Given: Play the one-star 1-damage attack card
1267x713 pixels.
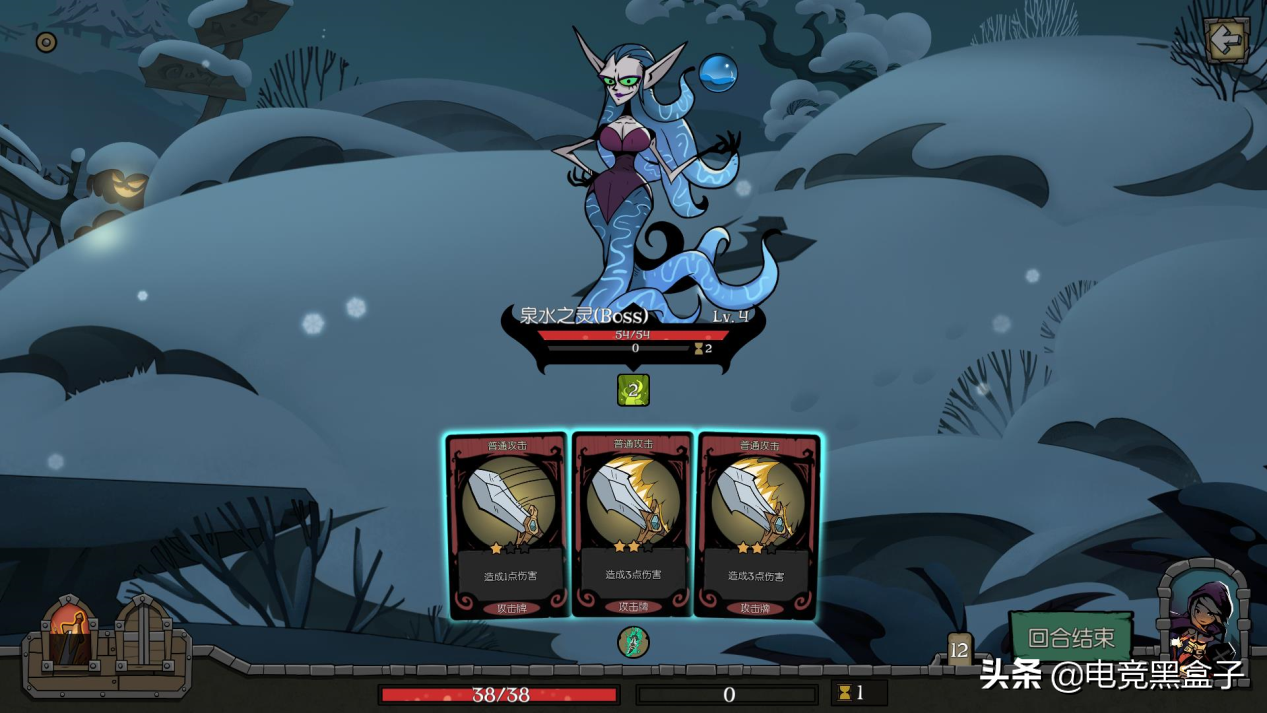Looking at the screenshot, I should click(508, 526).
